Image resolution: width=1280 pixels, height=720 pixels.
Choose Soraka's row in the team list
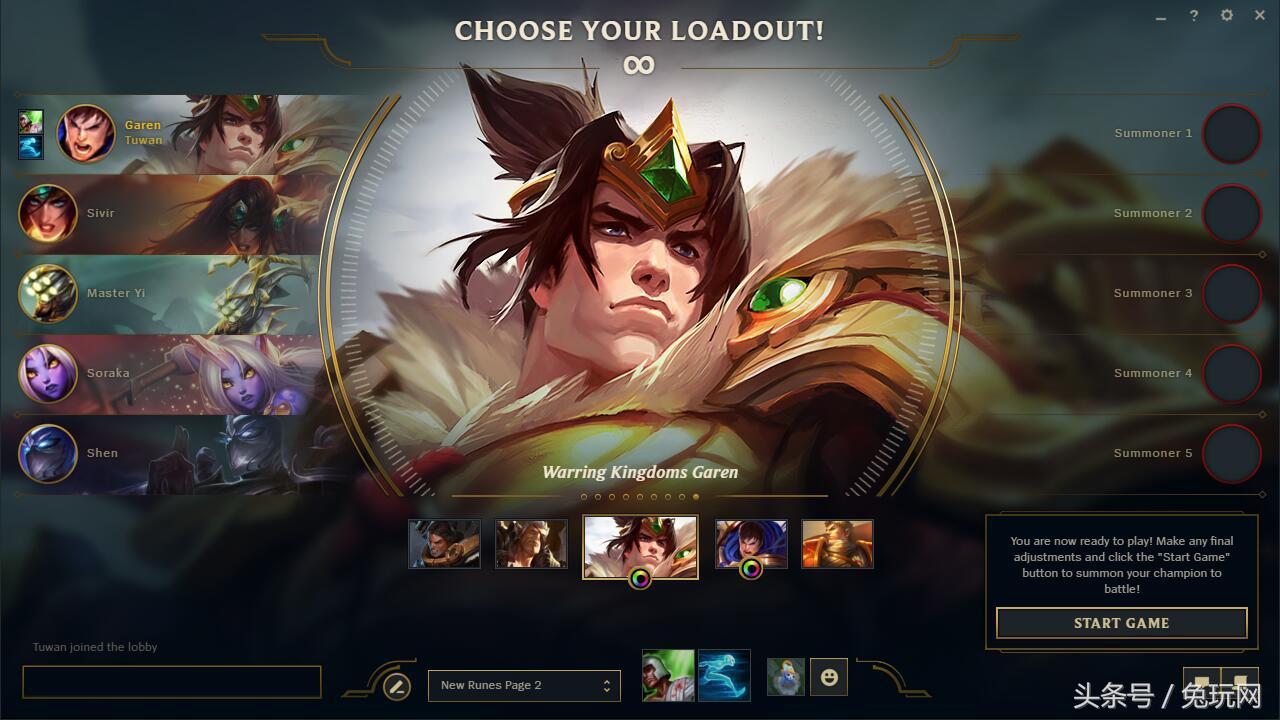coord(170,373)
